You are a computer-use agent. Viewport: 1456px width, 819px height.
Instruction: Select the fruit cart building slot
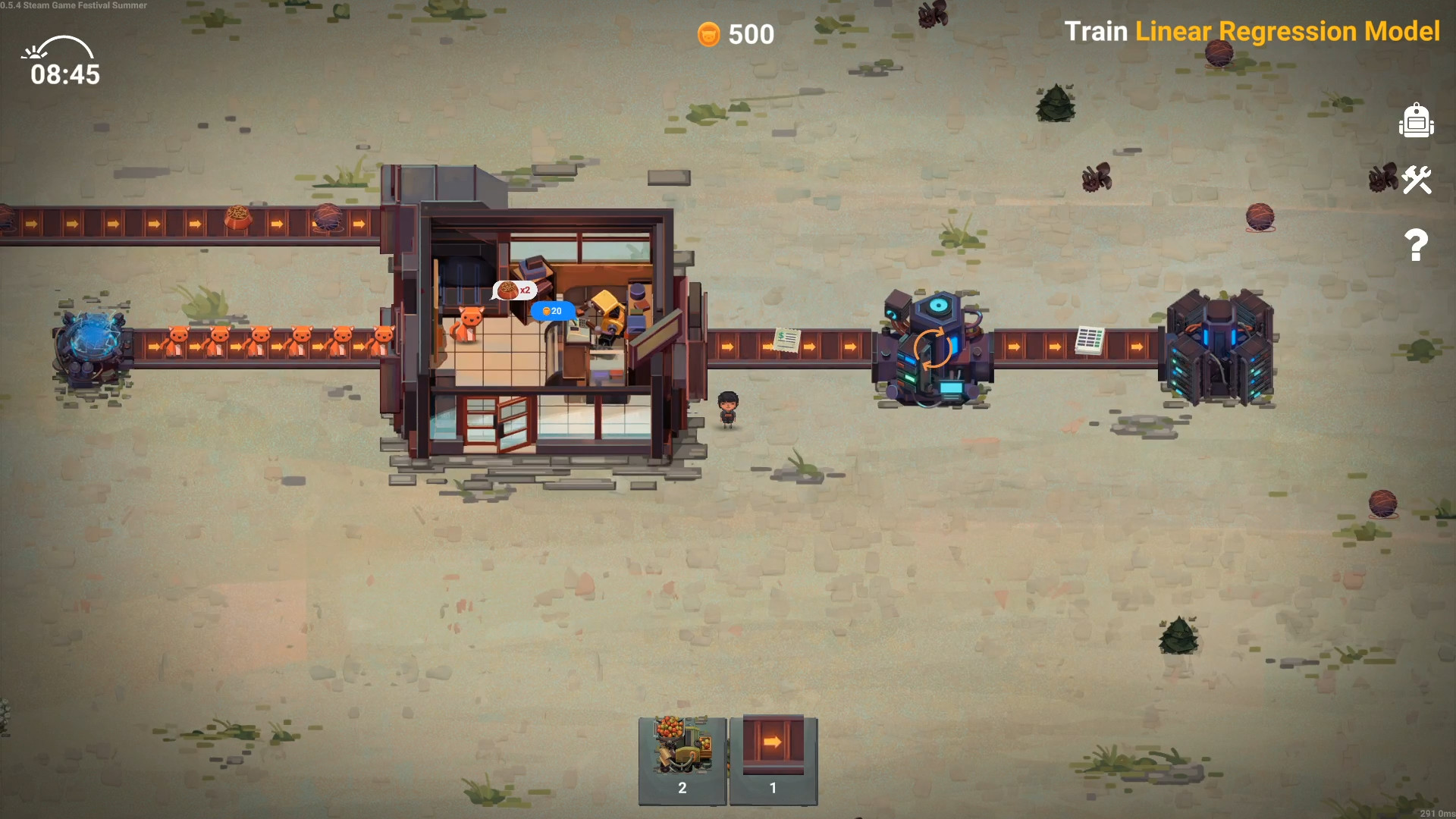(682, 760)
